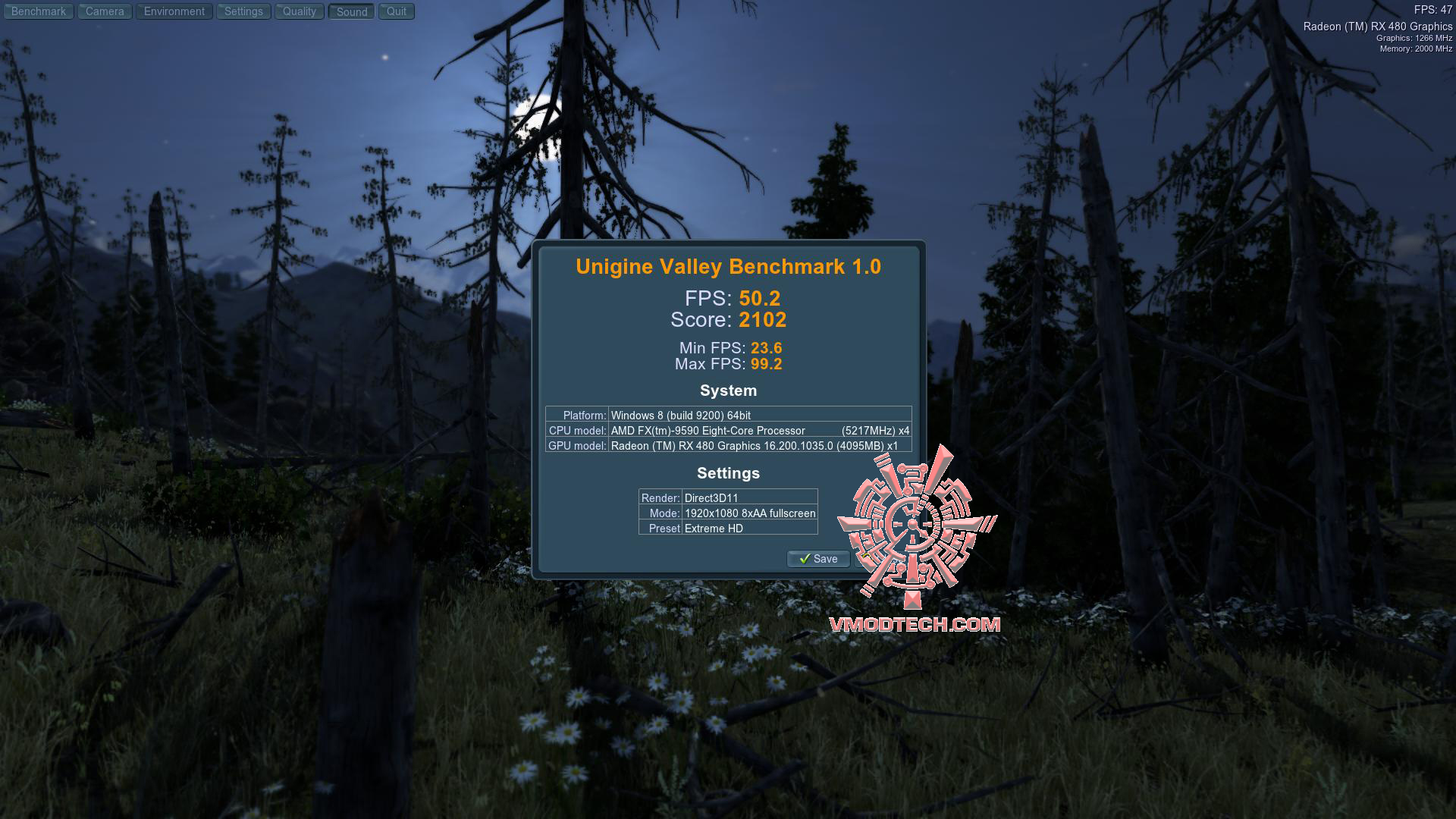Open the Benchmark panel

pyautogui.click(x=38, y=11)
